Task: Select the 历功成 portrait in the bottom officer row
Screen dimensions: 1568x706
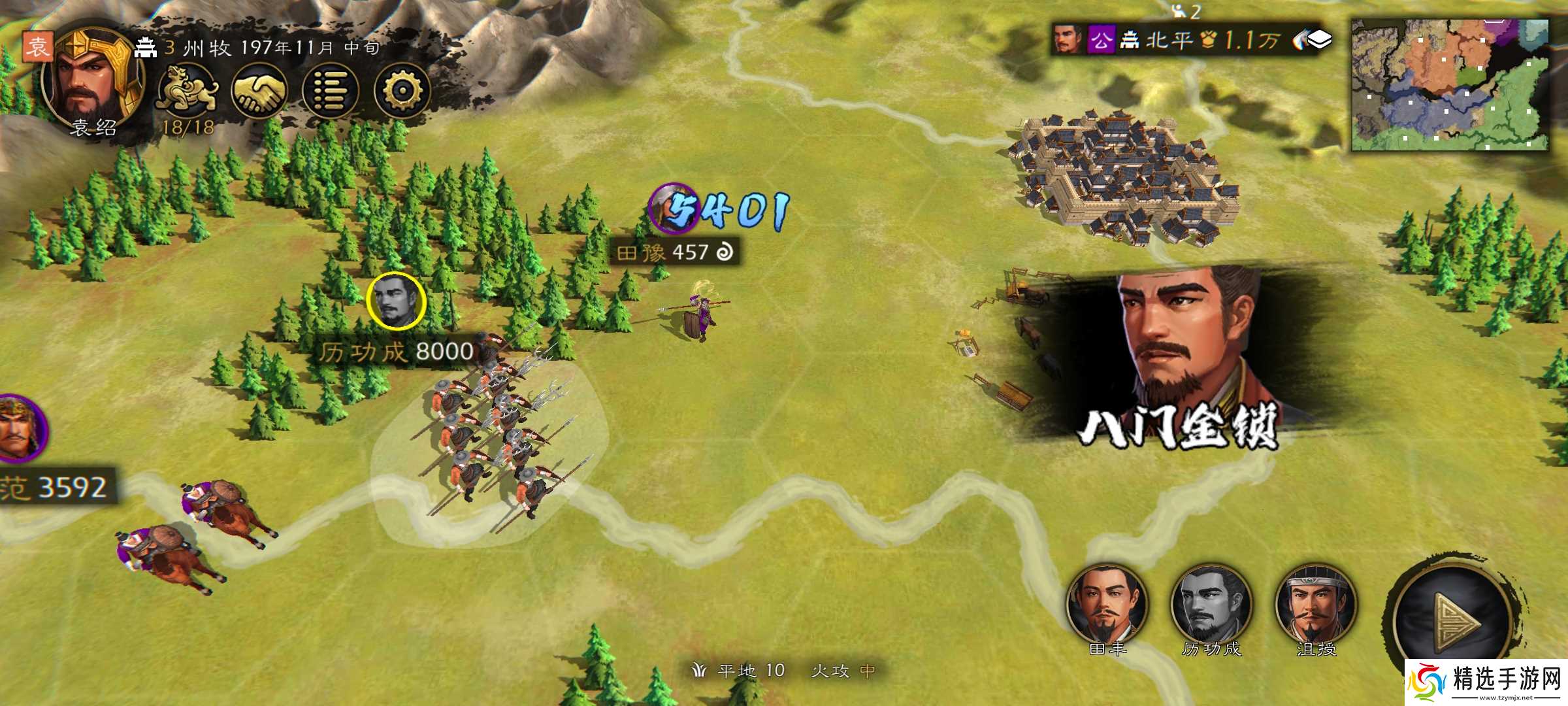Action: pyautogui.click(x=1211, y=605)
